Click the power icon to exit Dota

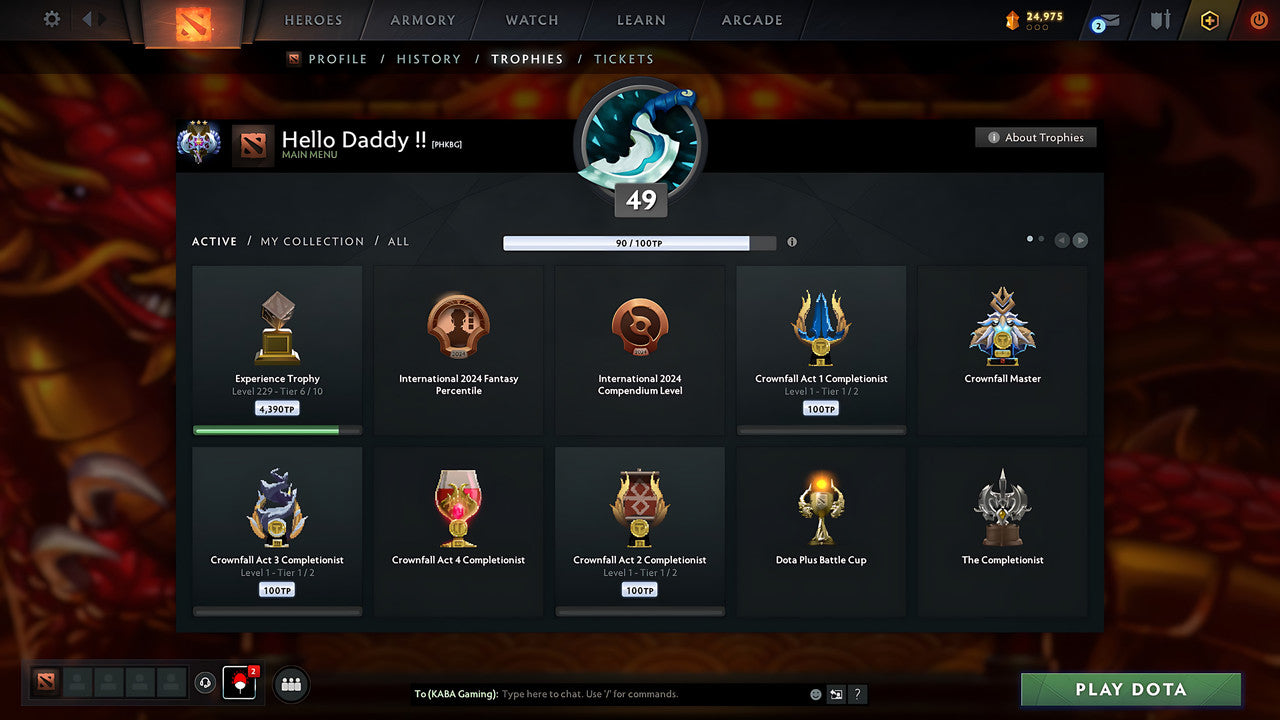[1258, 19]
